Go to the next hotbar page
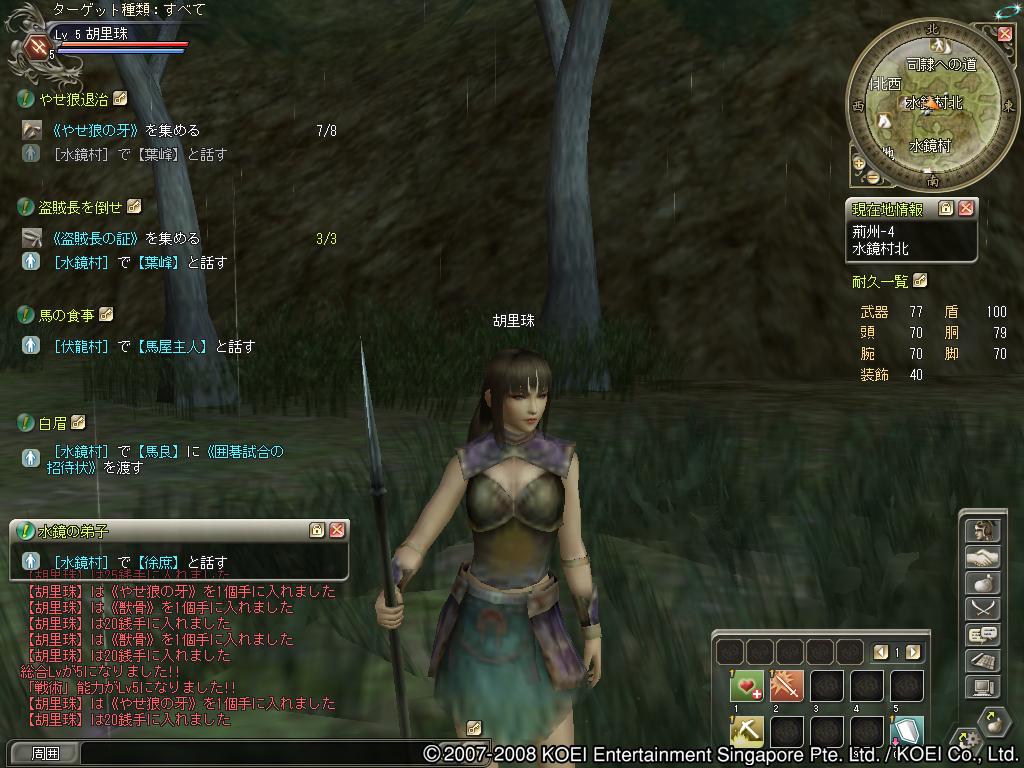The width and height of the screenshot is (1024, 768). click(x=913, y=652)
